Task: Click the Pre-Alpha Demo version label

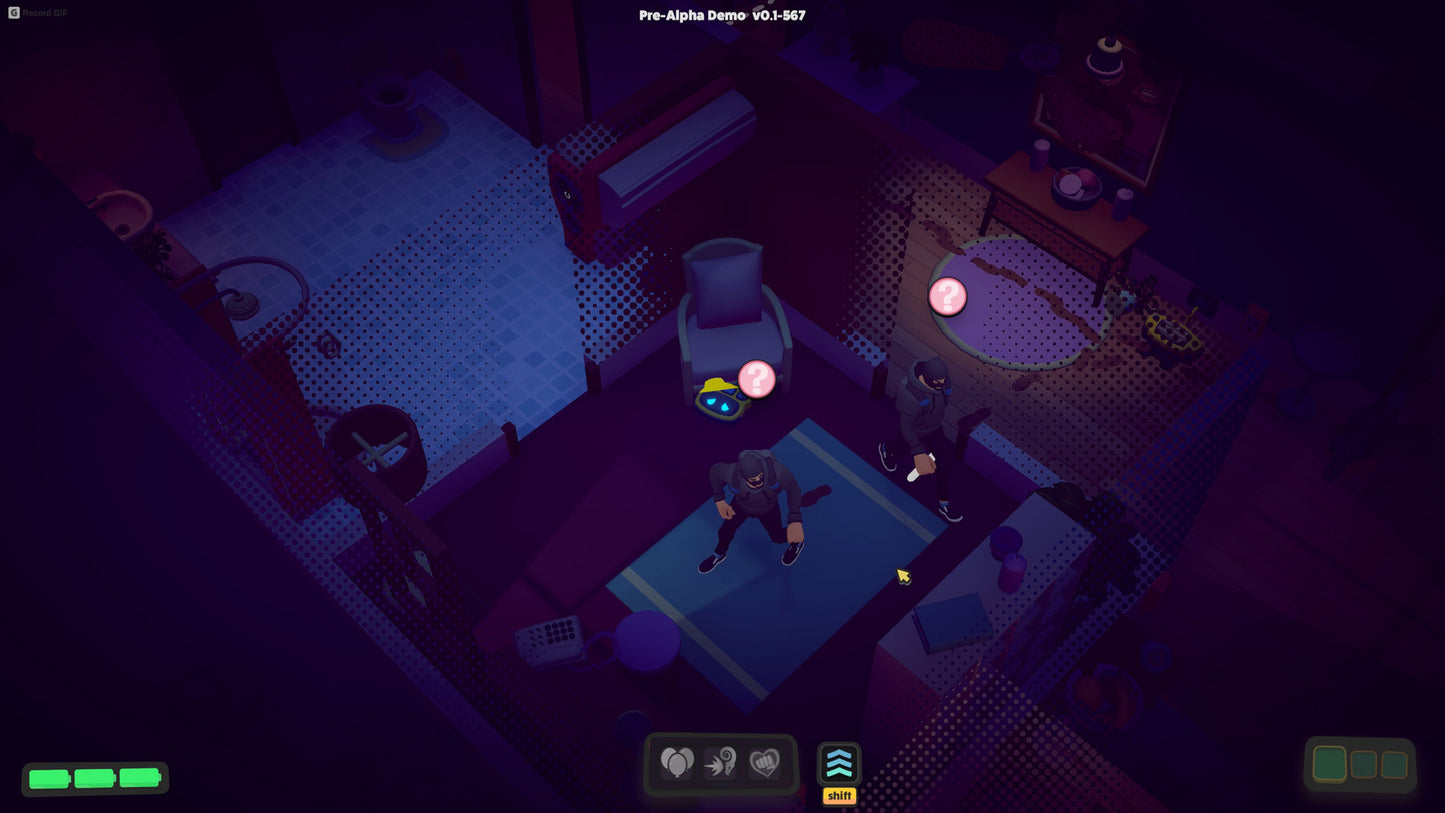Action: click(722, 15)
